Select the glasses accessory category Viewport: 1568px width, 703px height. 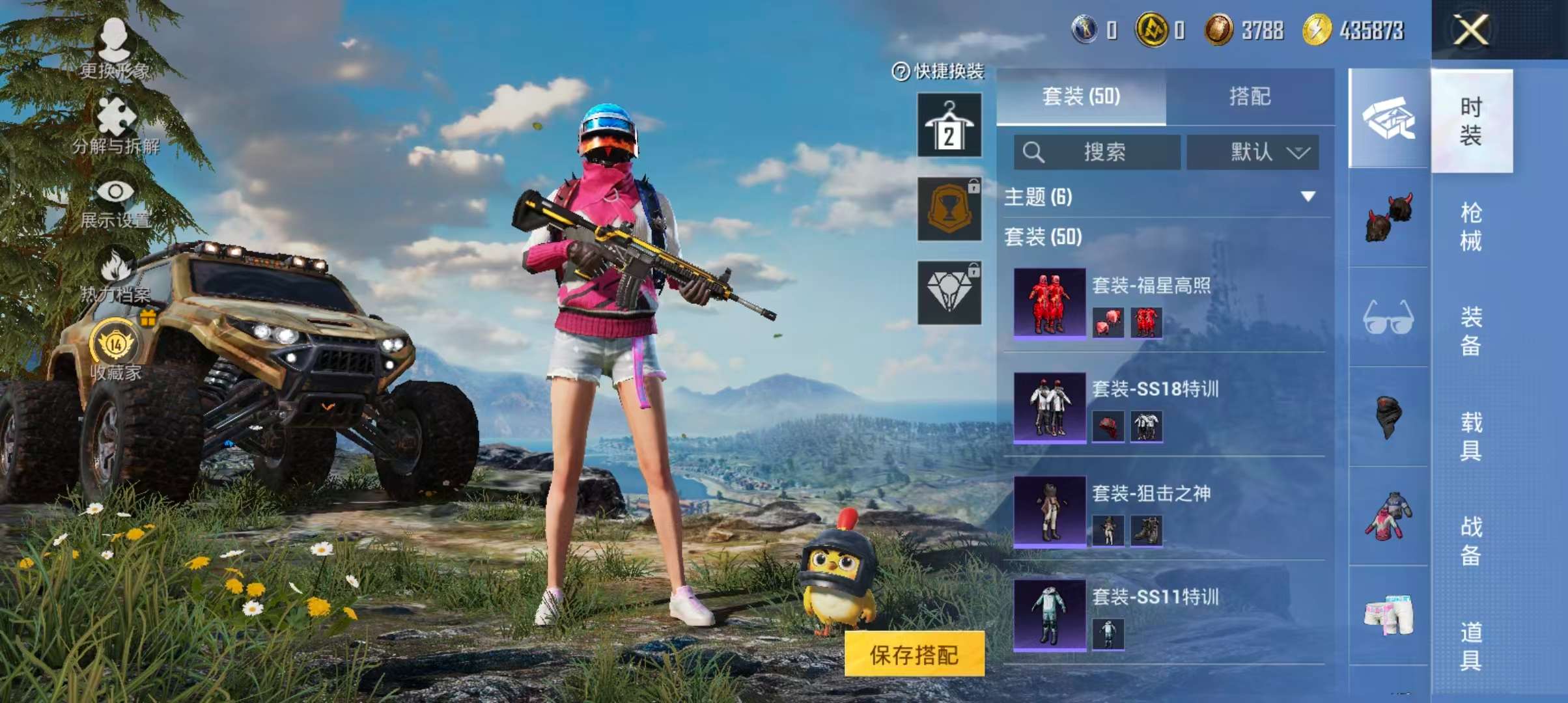click(1388, 318)
